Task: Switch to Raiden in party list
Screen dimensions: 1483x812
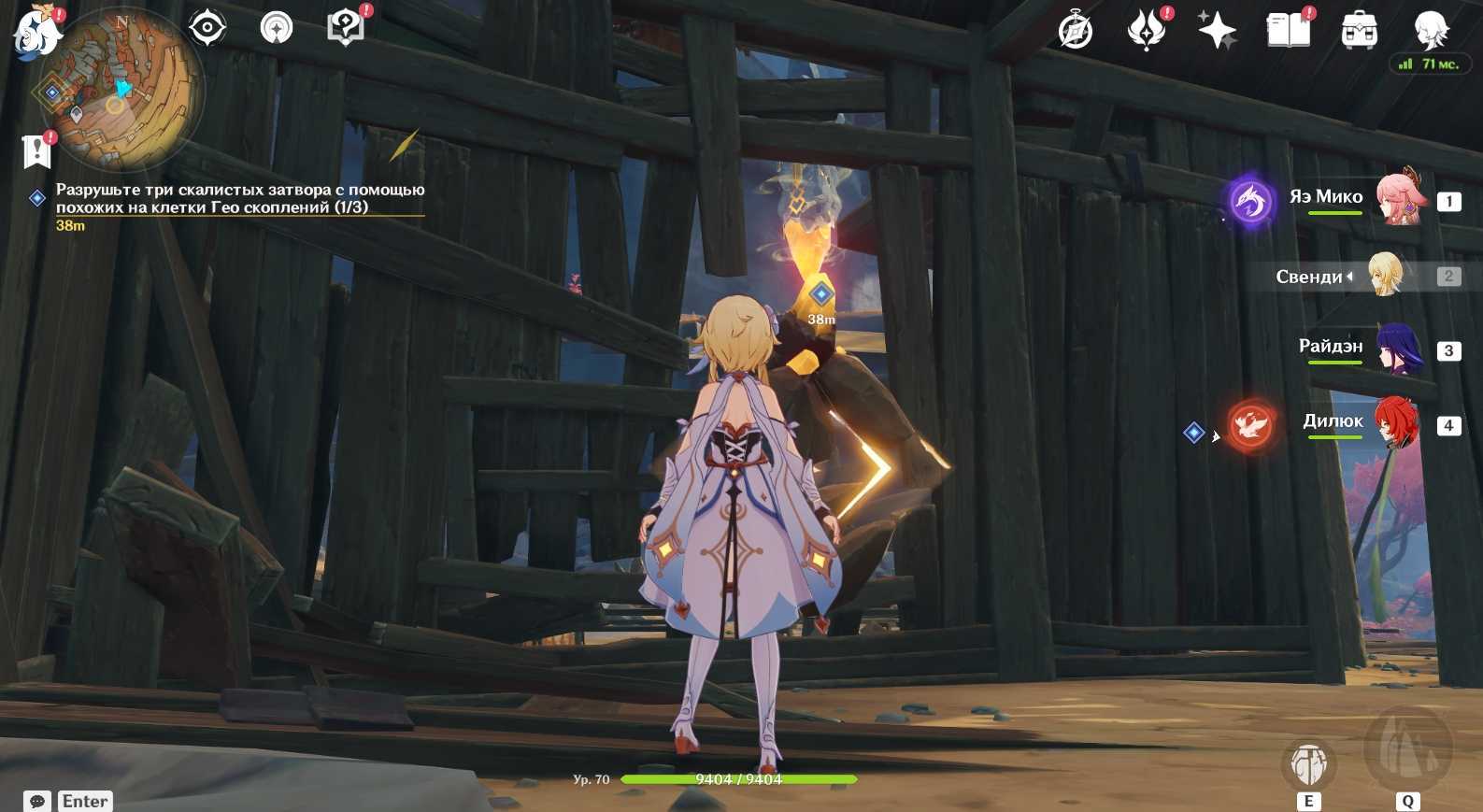Action: 1397,349
